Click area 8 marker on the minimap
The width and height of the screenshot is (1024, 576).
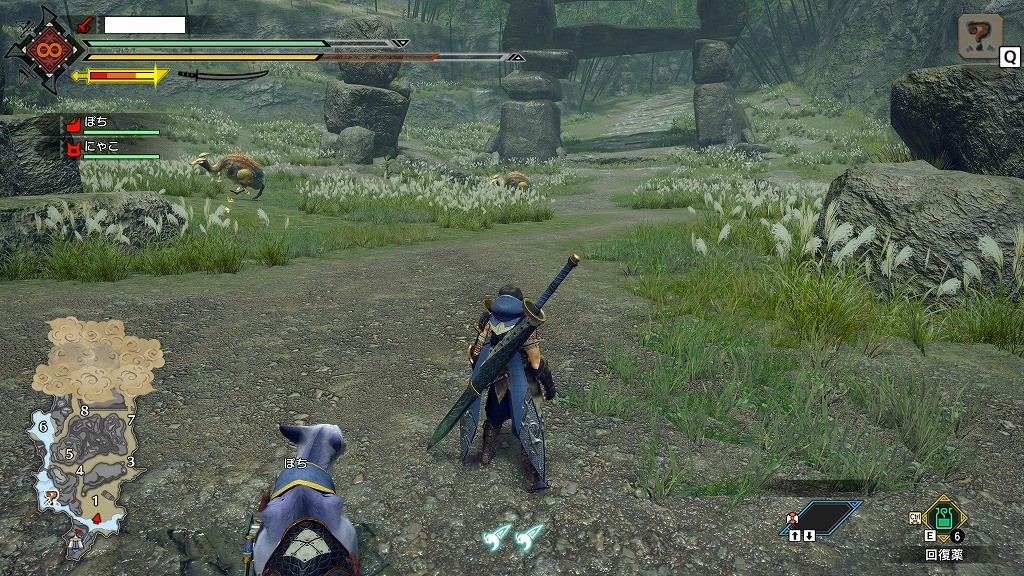coord(84,411)
